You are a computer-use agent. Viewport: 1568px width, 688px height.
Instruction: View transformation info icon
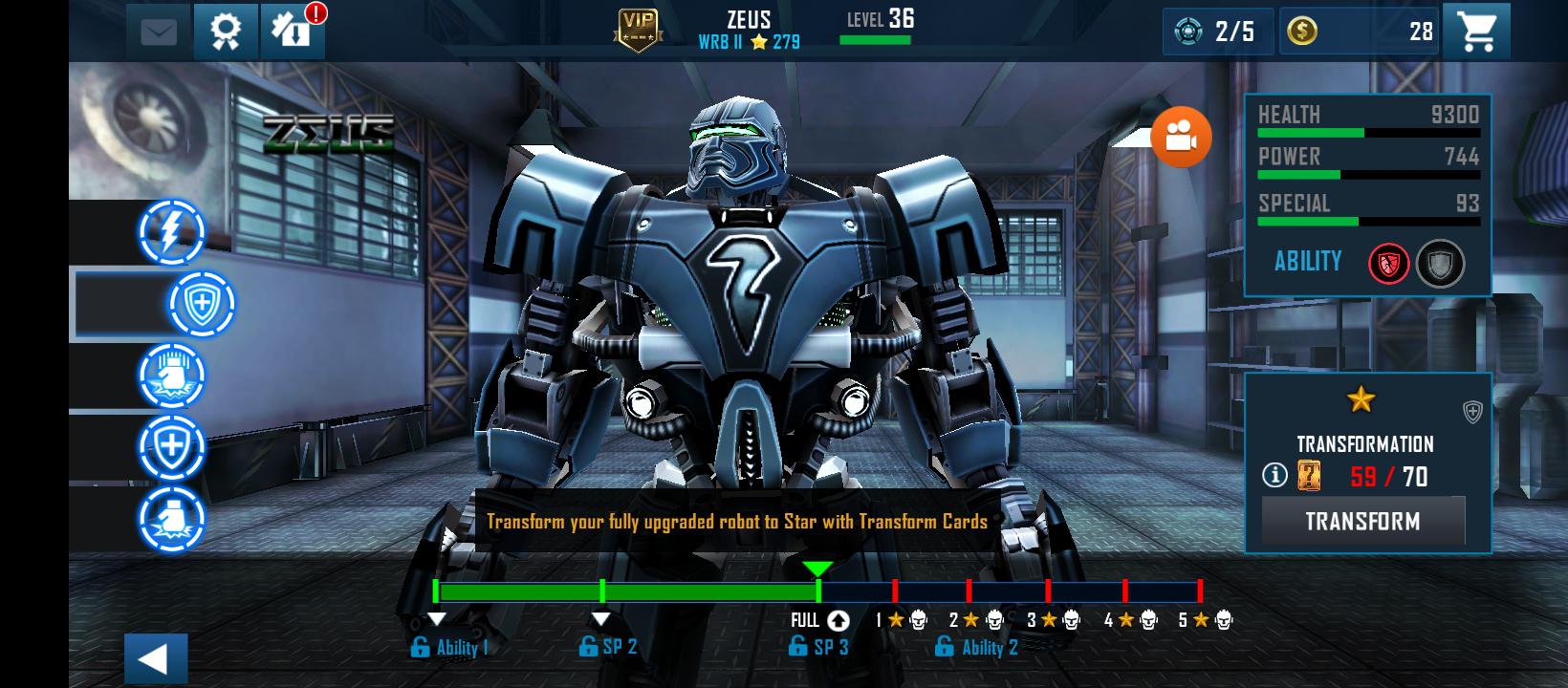coord(1274,475)
